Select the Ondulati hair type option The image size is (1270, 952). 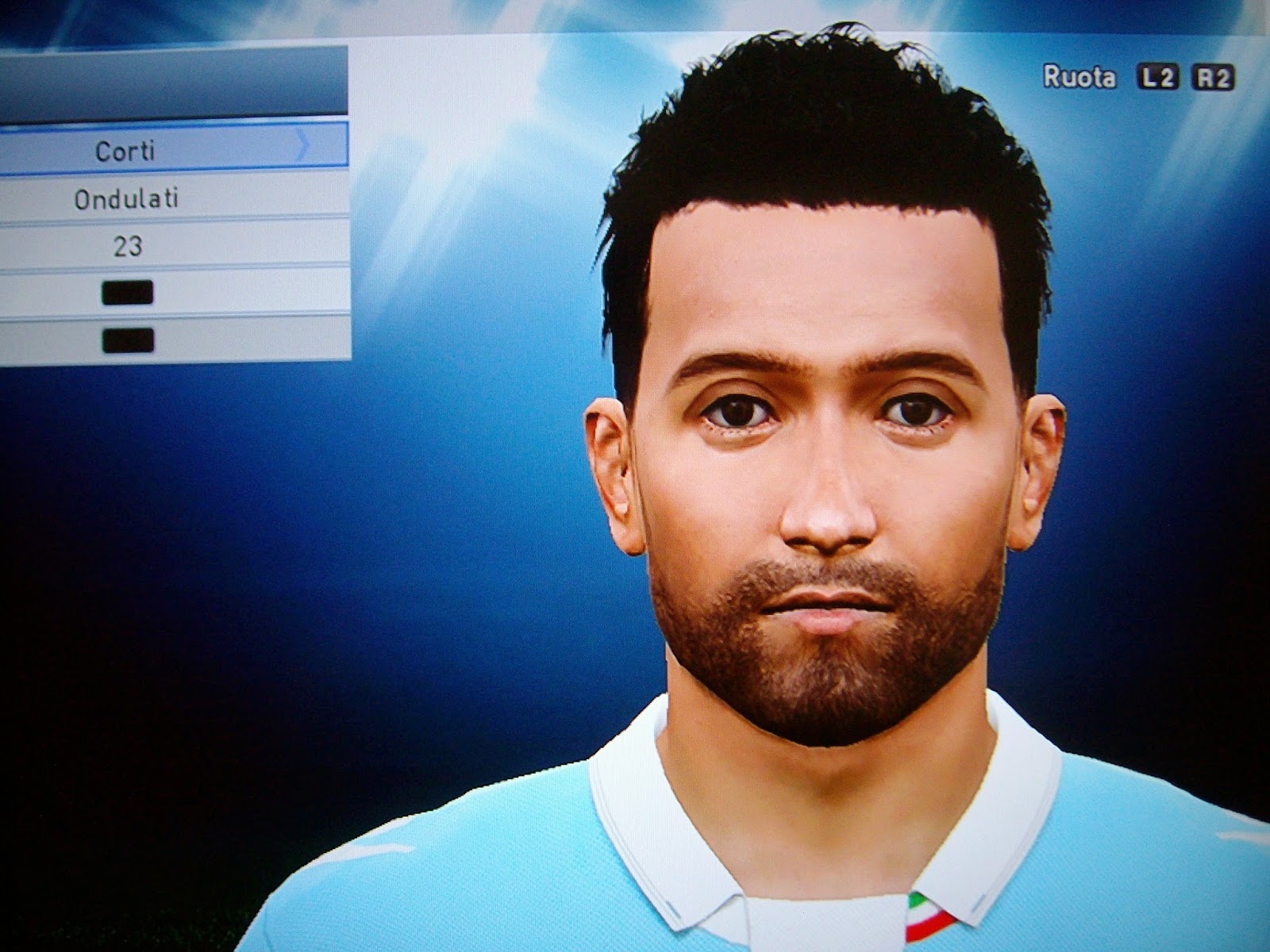(x=127, y=199)
